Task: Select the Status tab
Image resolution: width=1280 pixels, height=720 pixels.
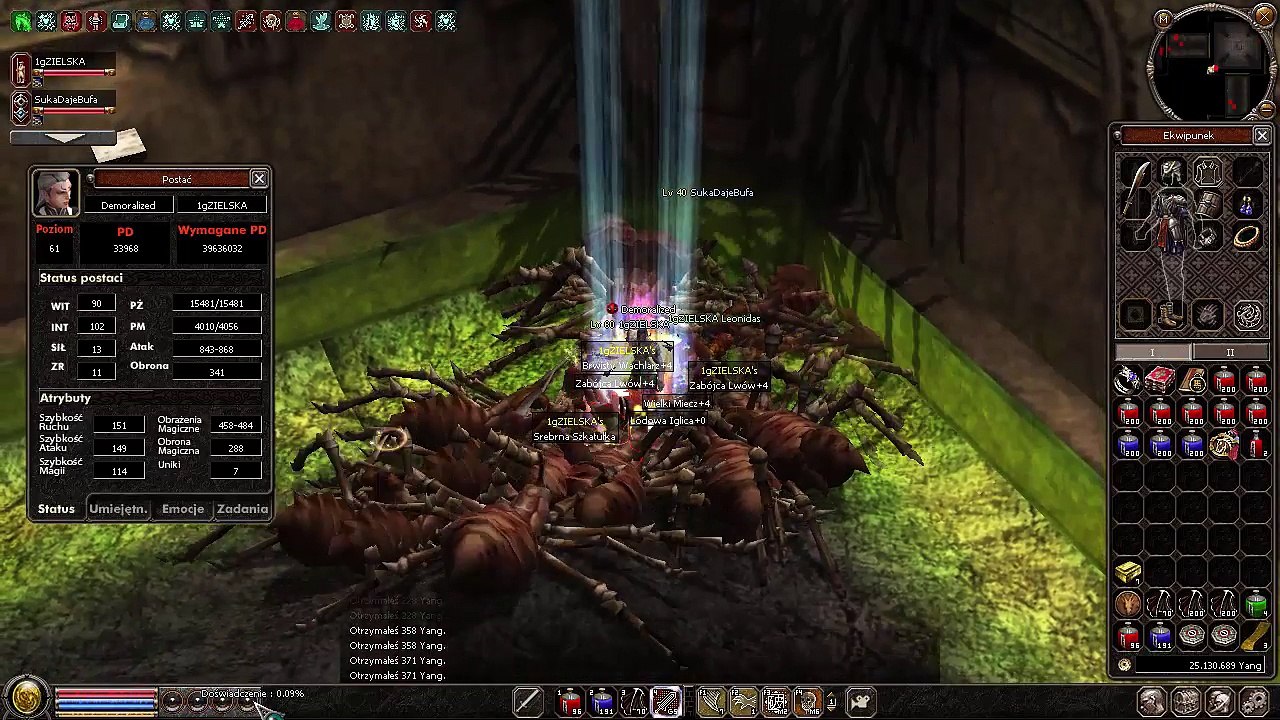Action: (56, 509)
